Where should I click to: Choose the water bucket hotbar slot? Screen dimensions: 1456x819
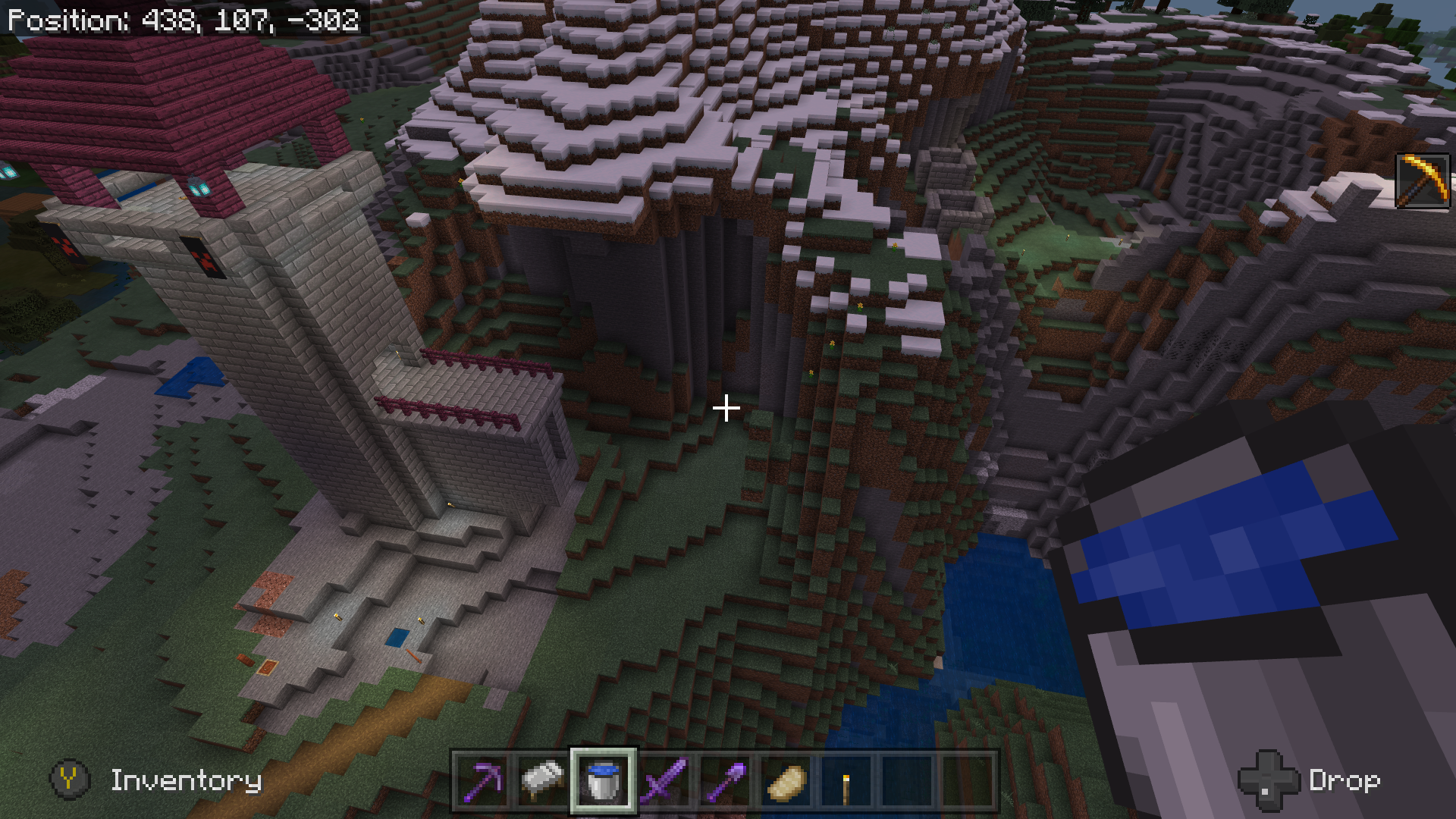pos(604,780)
